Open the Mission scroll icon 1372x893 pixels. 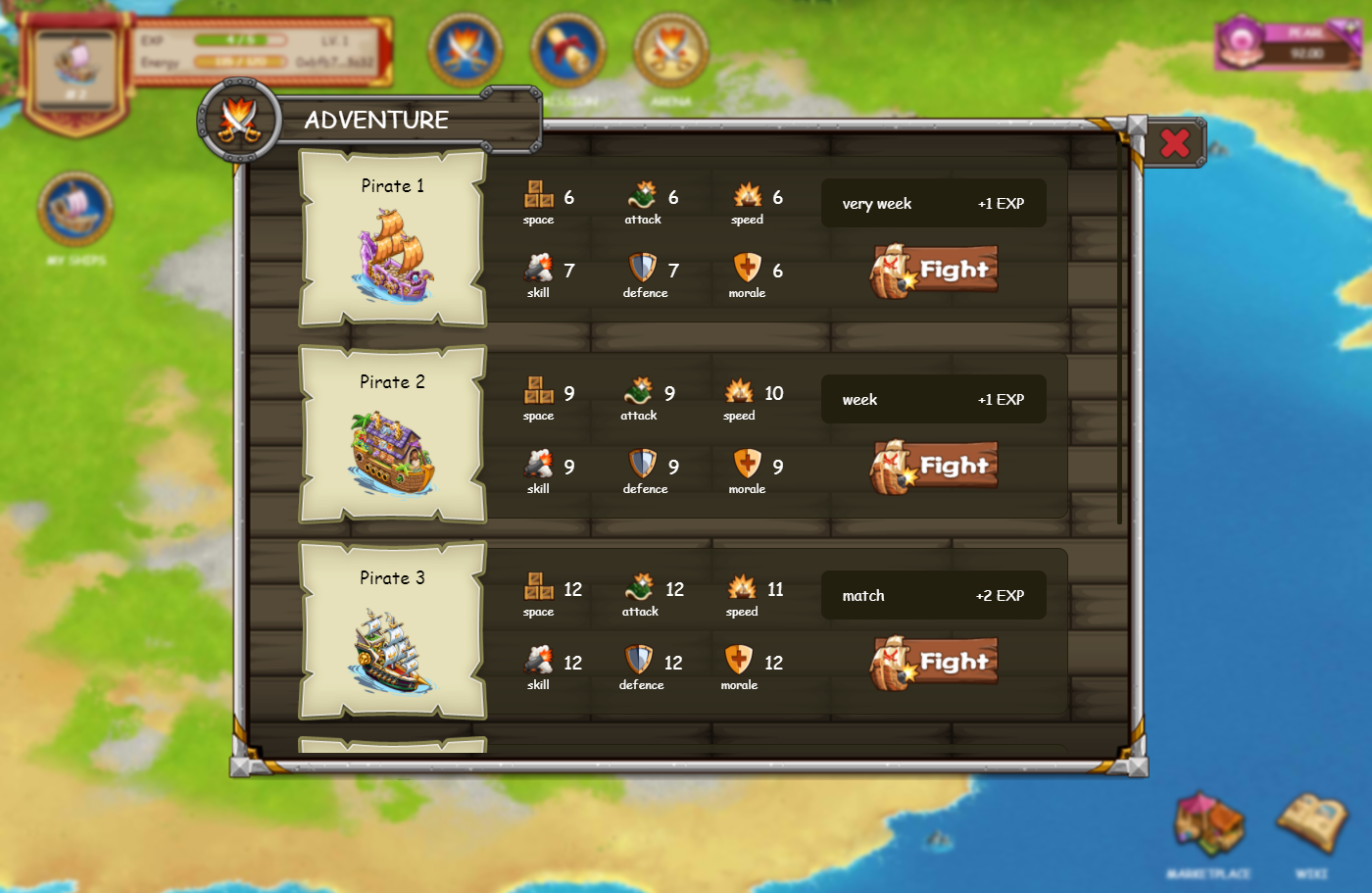click(568, 50)
